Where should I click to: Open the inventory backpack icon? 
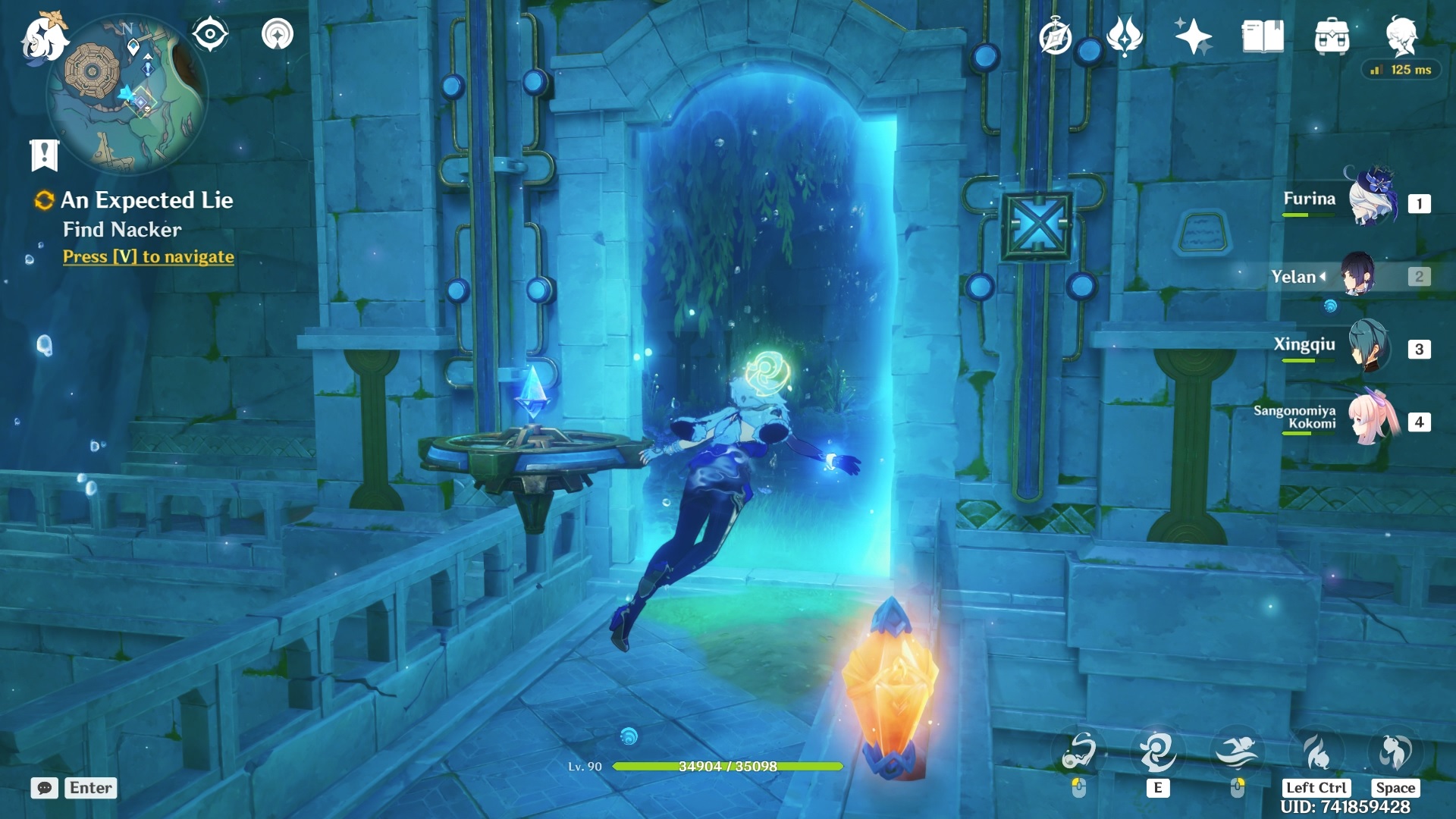click(x=1332, y=36)
